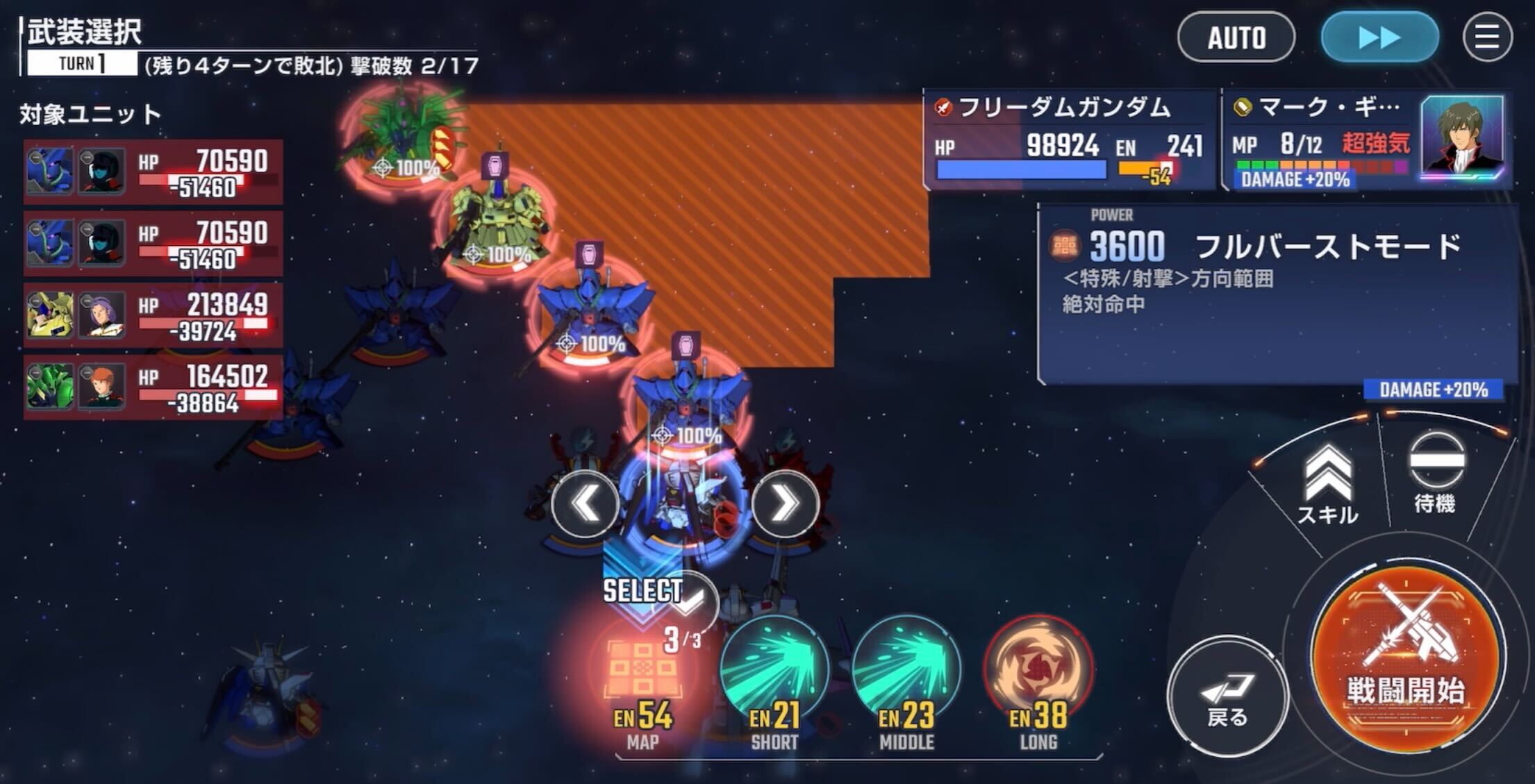Viewport: 1535px width, 784px height.
Task: Toggle AUTO battle mode
Action: tap(1236, 37)
